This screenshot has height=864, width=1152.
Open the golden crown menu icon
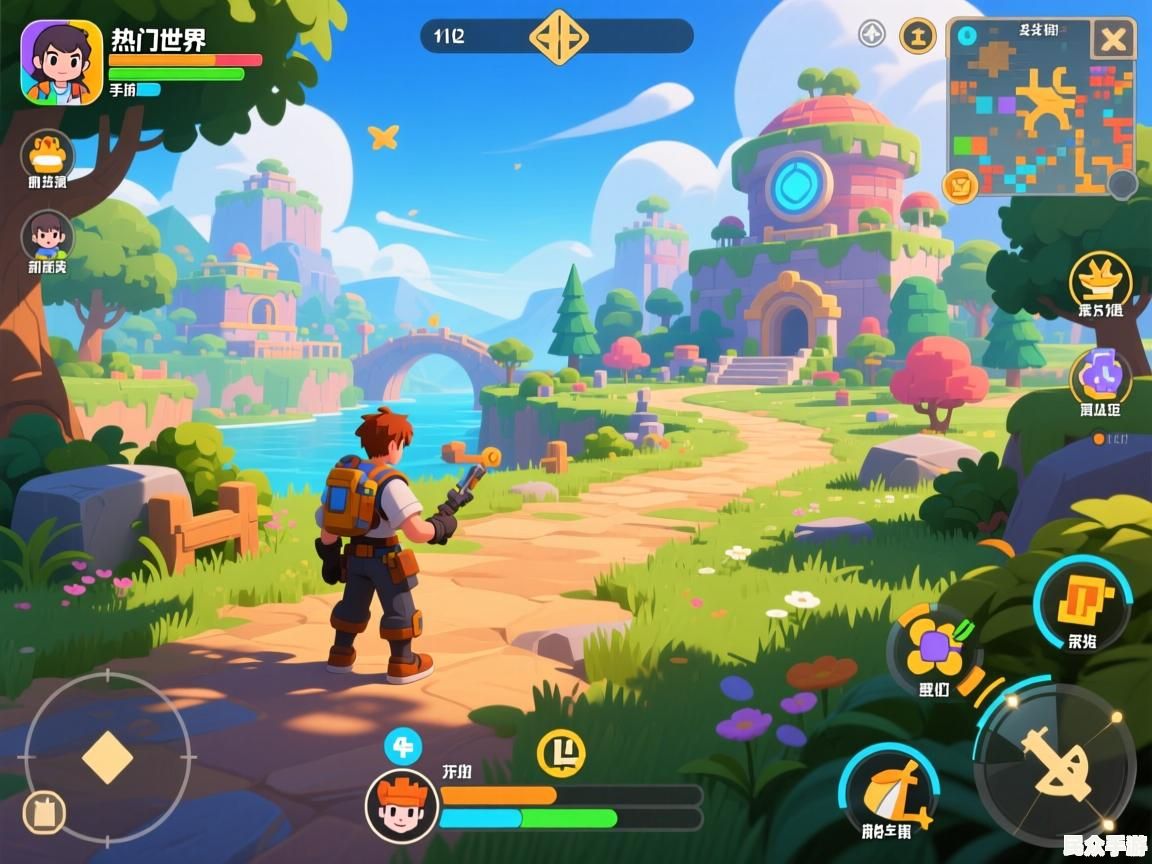(1100, 278)
